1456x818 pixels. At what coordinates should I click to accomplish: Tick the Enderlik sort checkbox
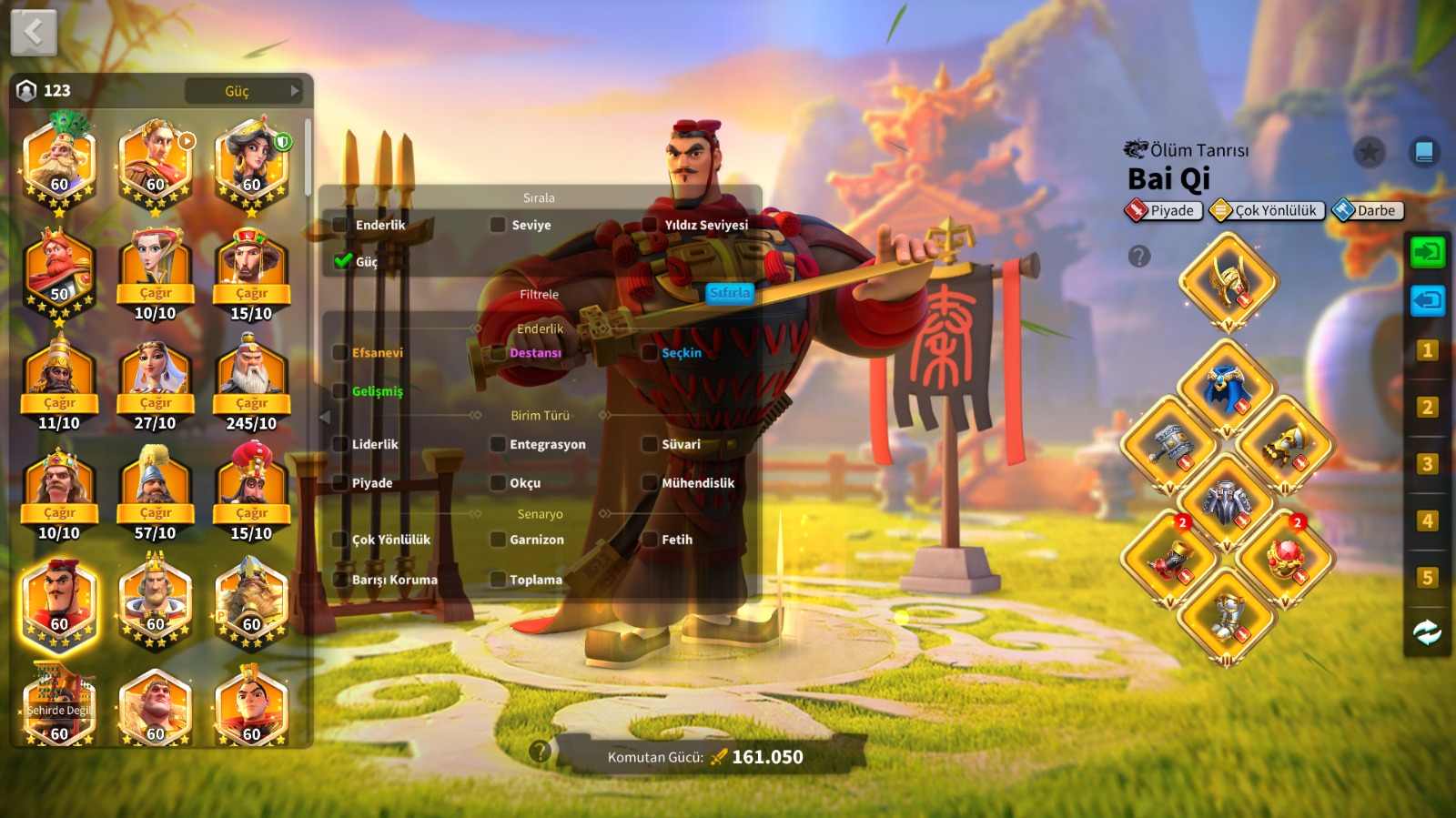click(x=340, y=225)
